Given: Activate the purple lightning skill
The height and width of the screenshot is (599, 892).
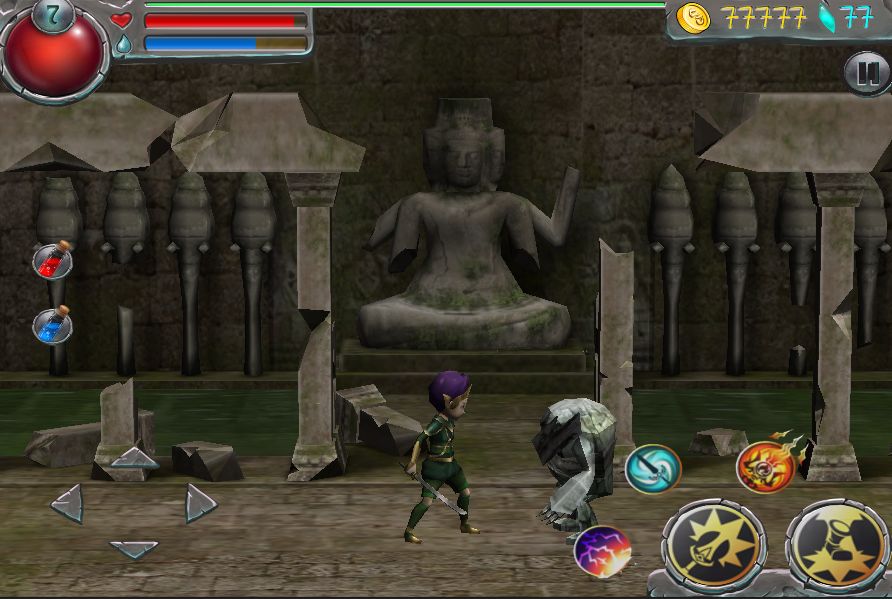Looking at the screenshot, I should (x=601, y=551).
